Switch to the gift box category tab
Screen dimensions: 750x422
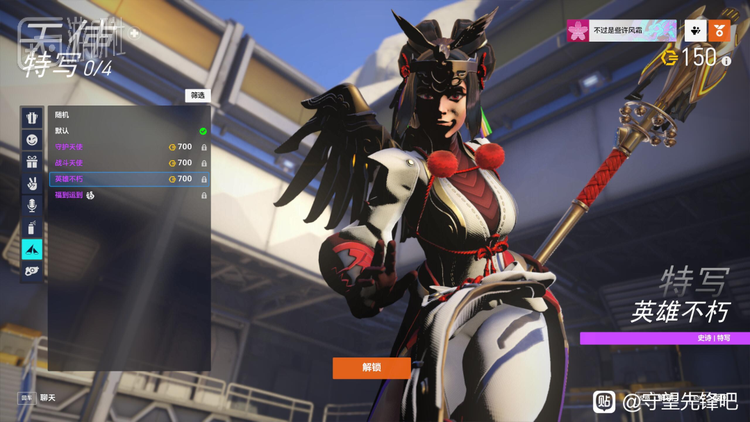pos(33,161)
